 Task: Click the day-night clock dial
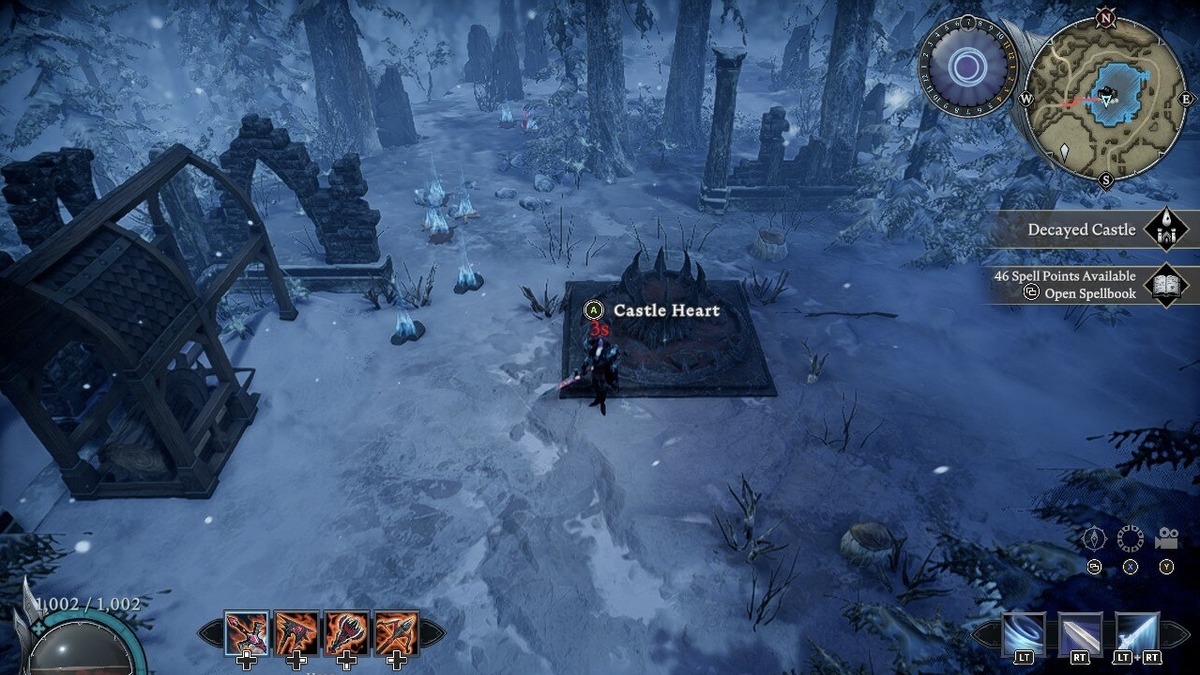point(967,68)
